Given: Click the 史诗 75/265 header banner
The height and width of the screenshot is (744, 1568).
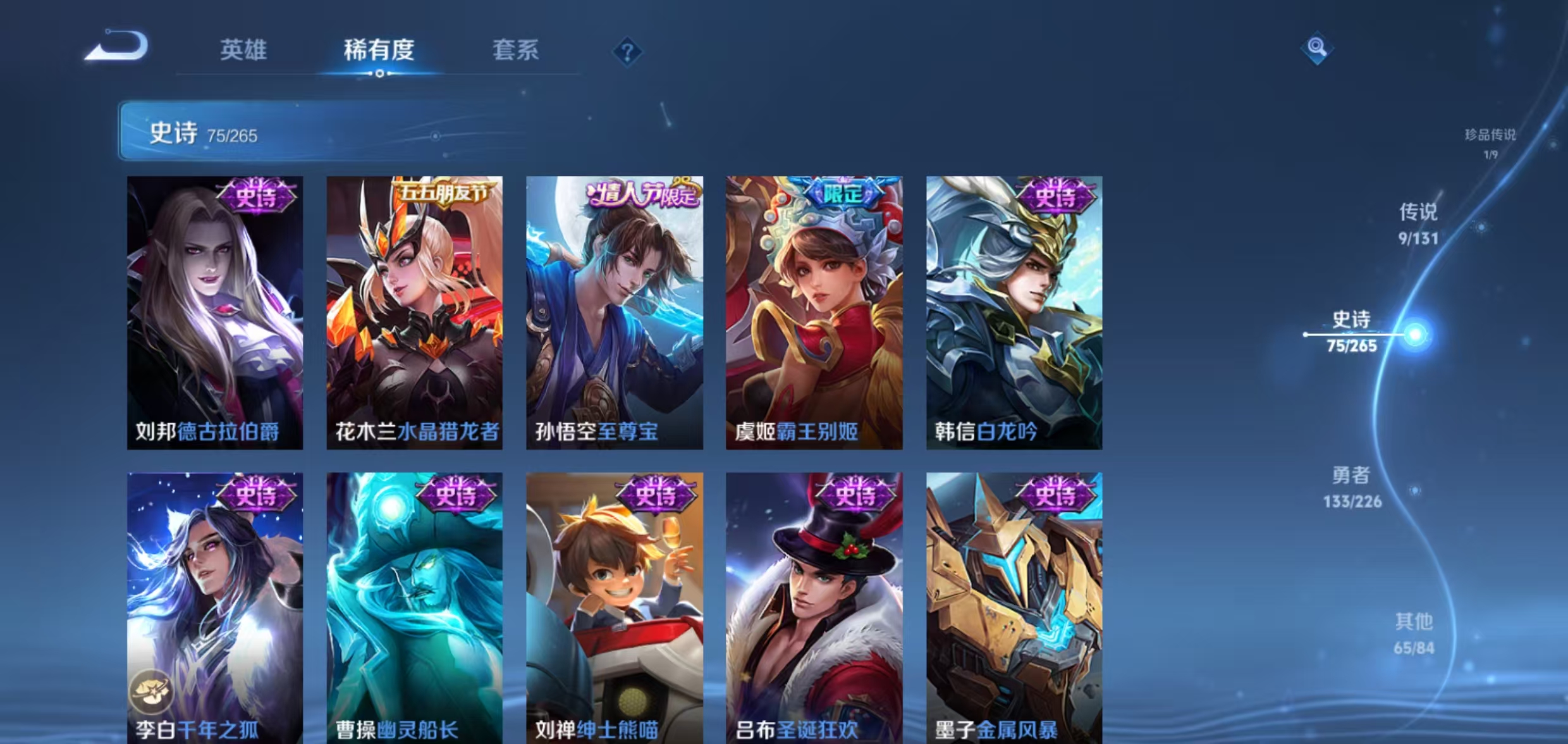Looking at the screenshot, I should tap(202, 134).
